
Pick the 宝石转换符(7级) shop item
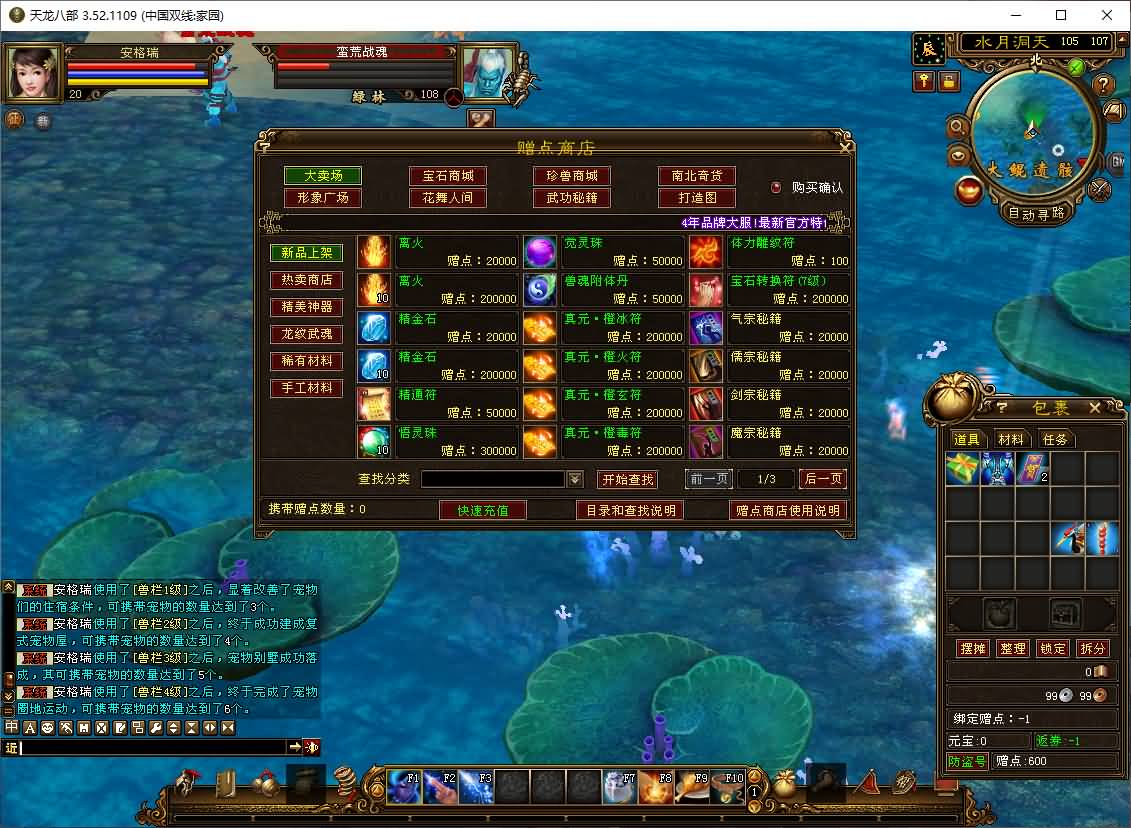point(769,290)
